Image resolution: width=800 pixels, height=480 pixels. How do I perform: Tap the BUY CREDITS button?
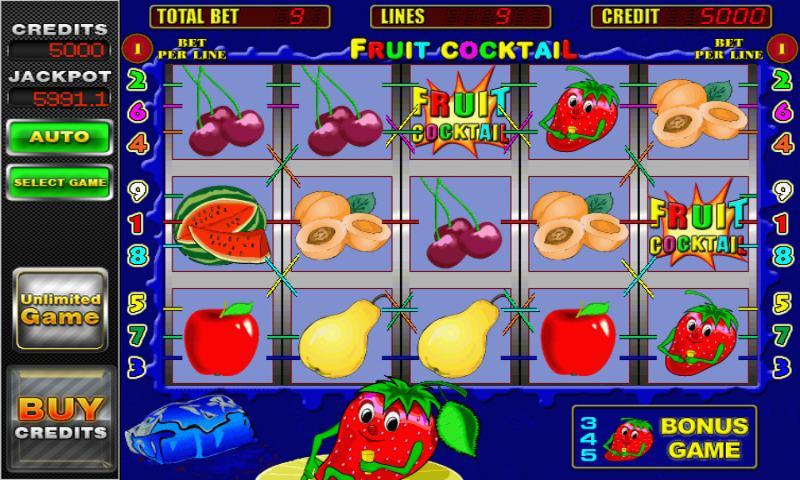click(x=60, y=418)
